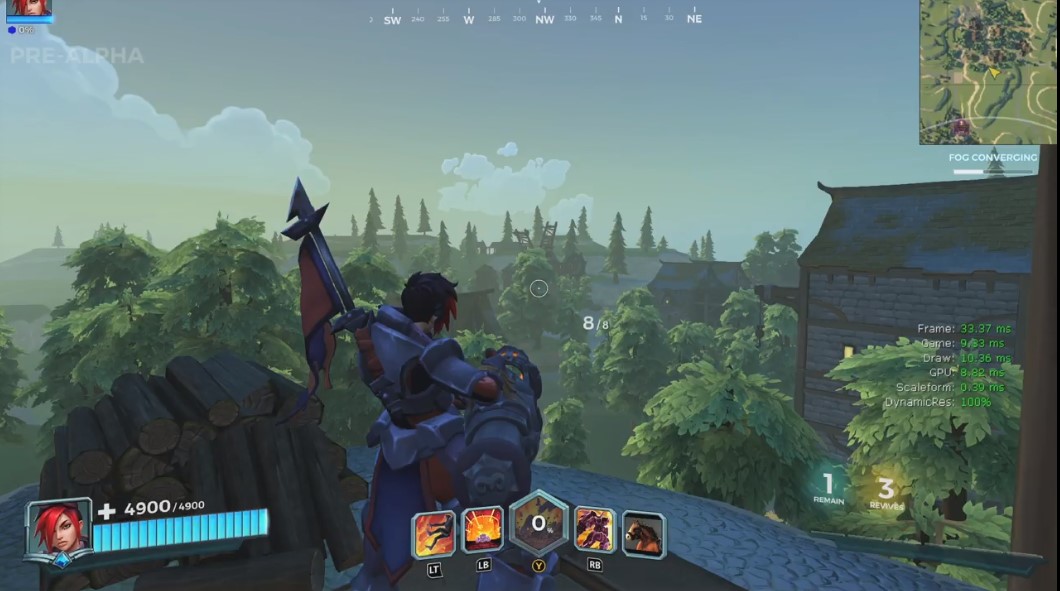Select the purple armored figure ability
The height and width of the screenshot is (591, 1060).
coord(594,531)
